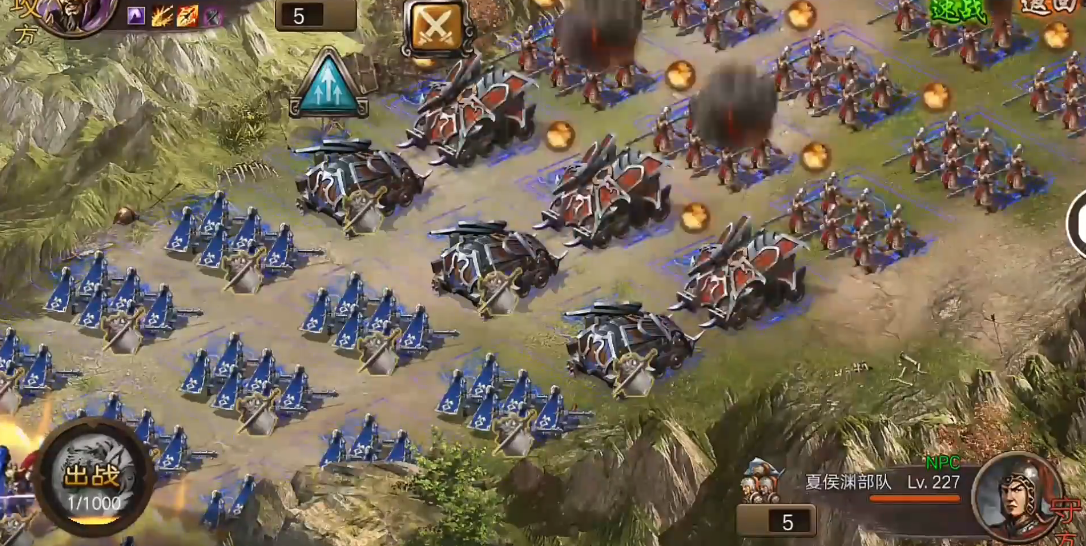1086x546 pixels.
Task: Select the dark purple crossed-out skill icon
Action: 213,15
